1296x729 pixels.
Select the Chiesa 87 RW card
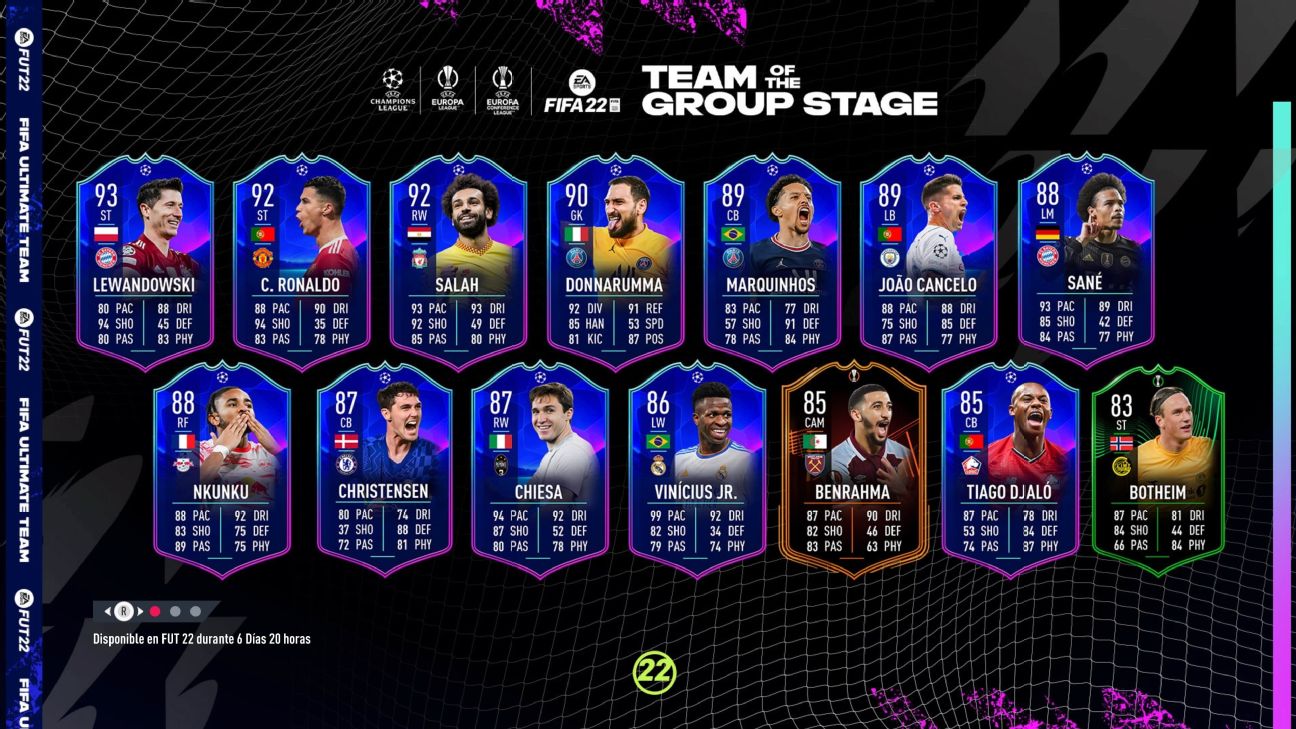[540, 470]
